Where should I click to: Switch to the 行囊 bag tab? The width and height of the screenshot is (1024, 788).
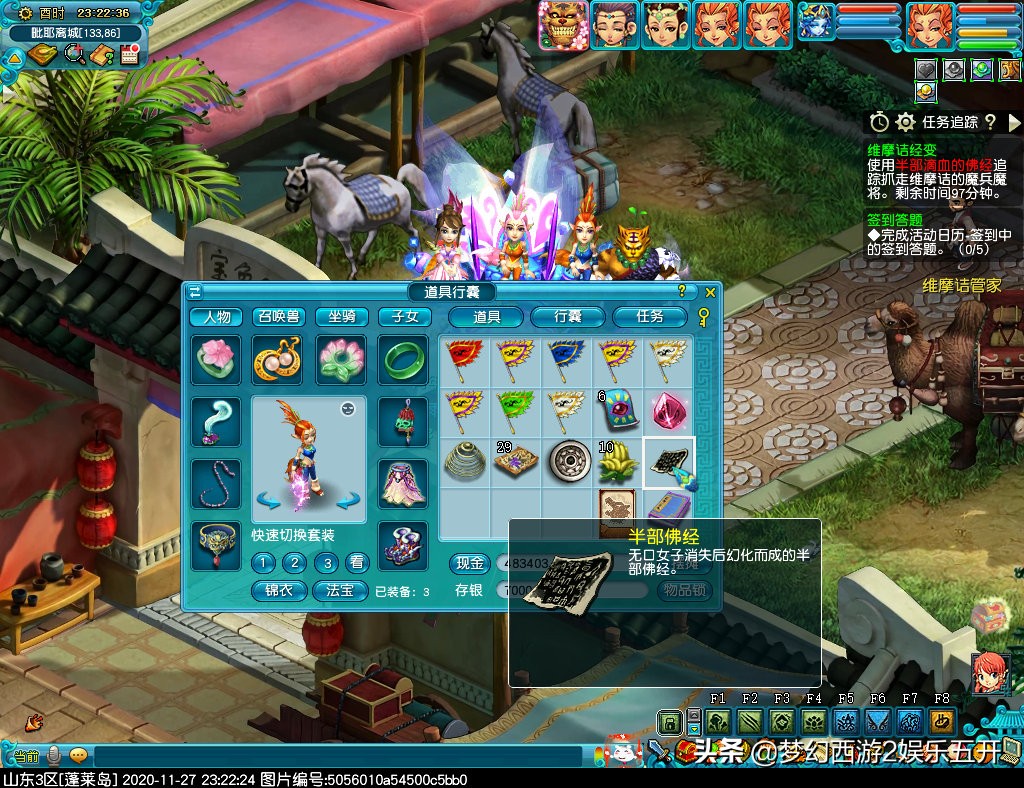pos(568,317)
